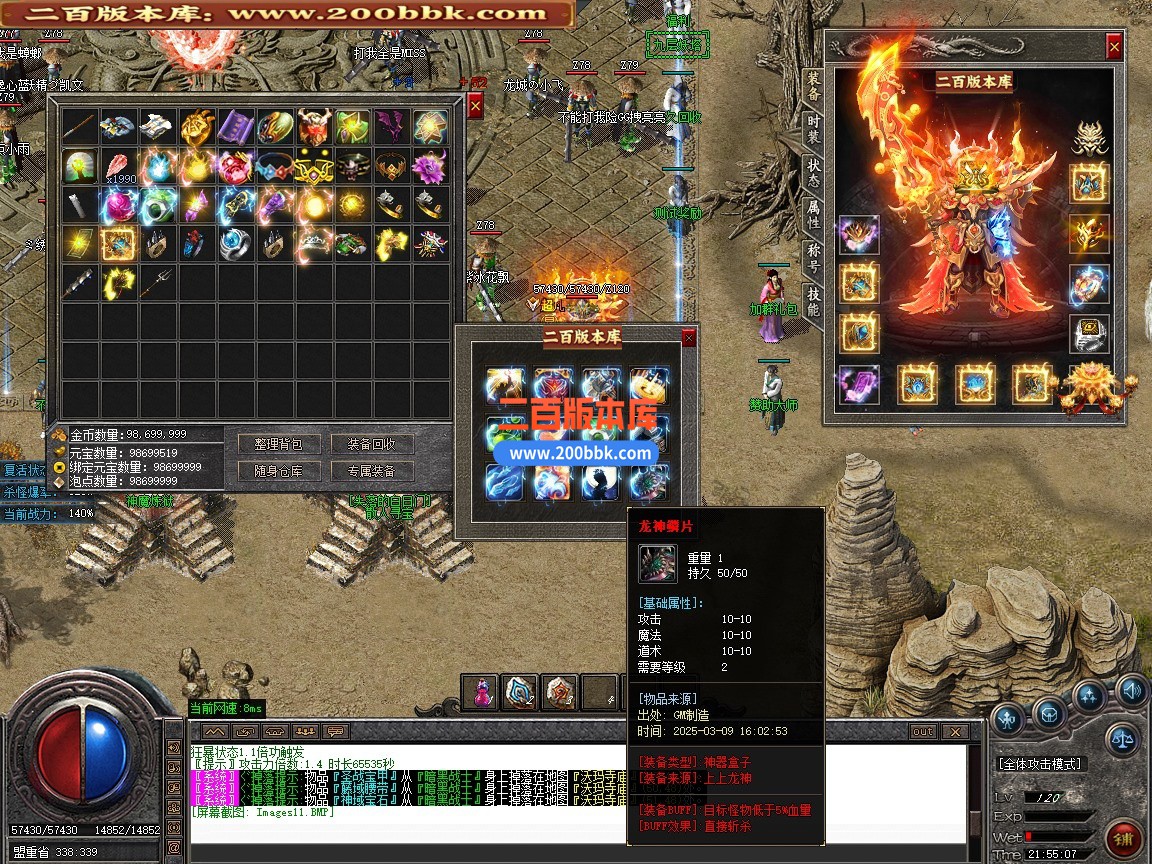Close the small artifact box panel
The image size is (1152, 864).
pos(688,338)
